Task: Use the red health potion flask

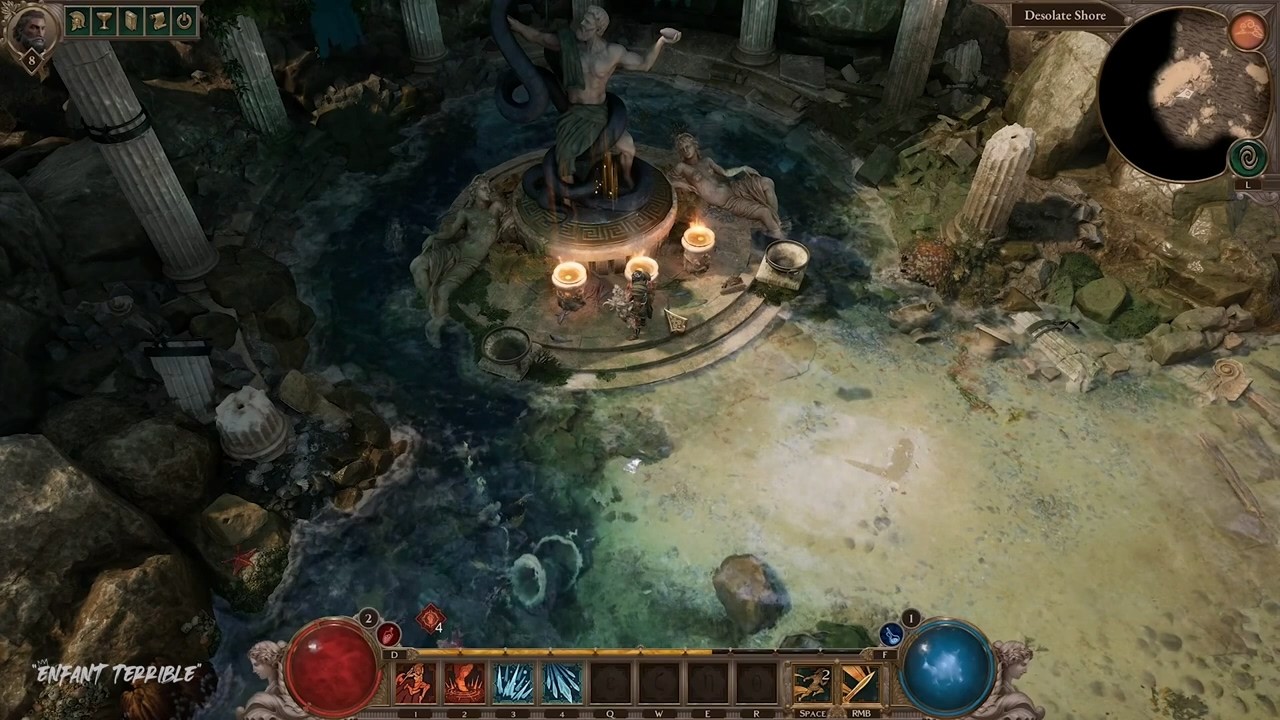Action: (389, 634)
